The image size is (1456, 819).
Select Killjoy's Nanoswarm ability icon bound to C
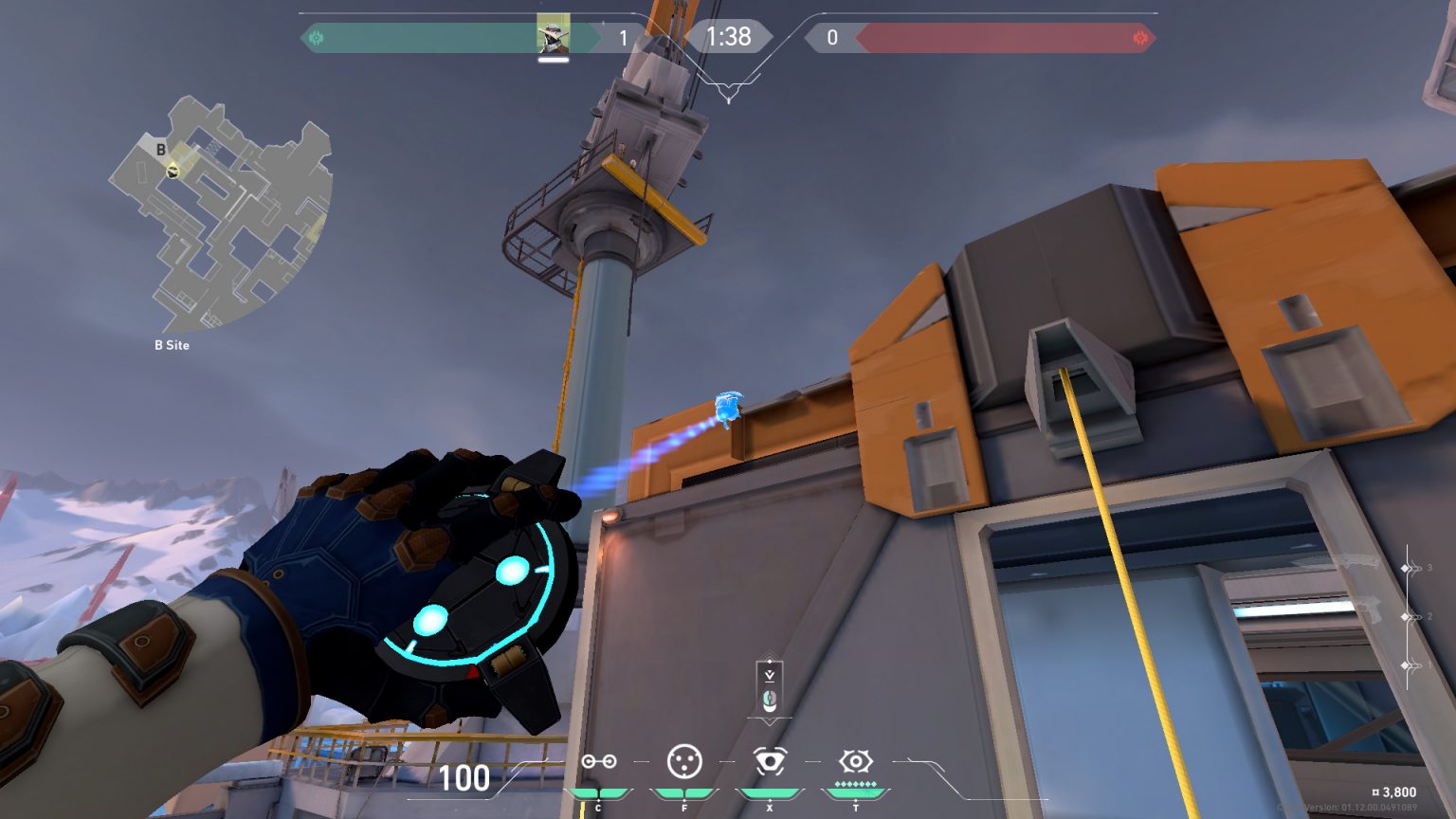pyautogui.click(x=599, y=761)
